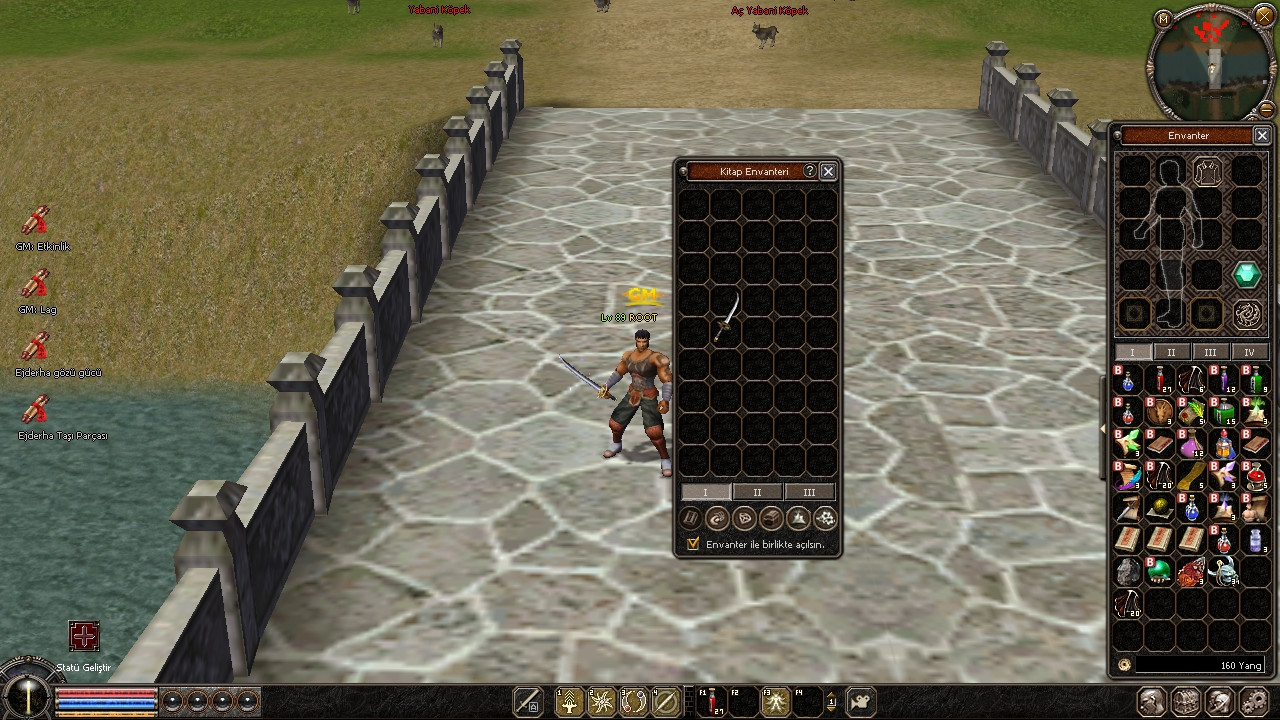Click the Statü Geliştir button
The width and height of the screenshot is (1280, 720).
coord(84,636)
